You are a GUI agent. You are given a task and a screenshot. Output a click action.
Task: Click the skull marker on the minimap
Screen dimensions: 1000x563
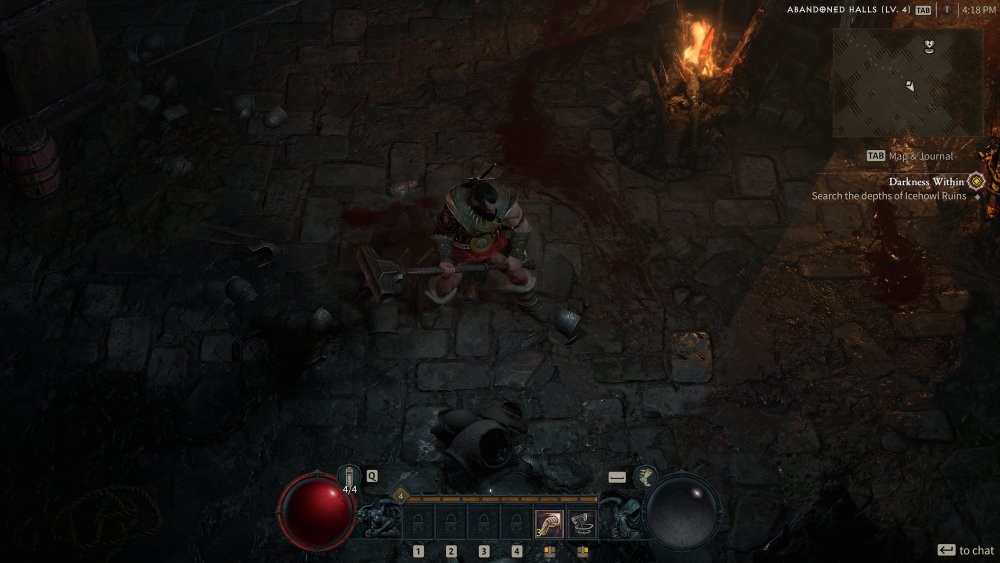(x=929, y=45)
